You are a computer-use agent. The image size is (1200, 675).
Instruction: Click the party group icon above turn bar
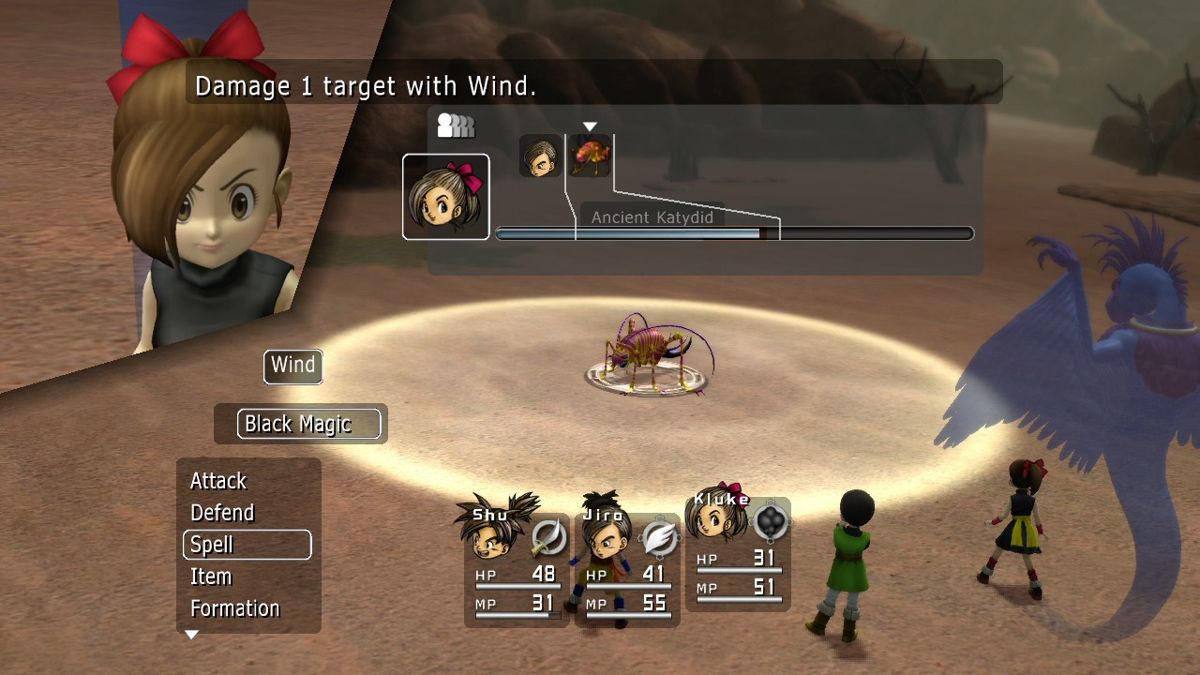tap(455, 126)
